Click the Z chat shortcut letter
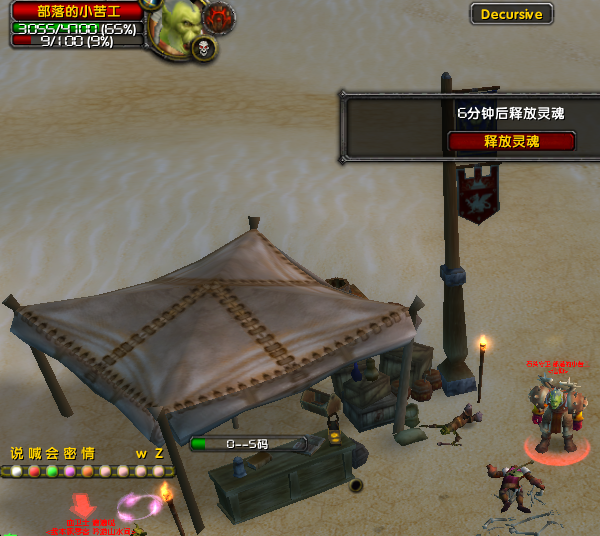The height and width of the screenshot is (536, 600). coord(159,453)
